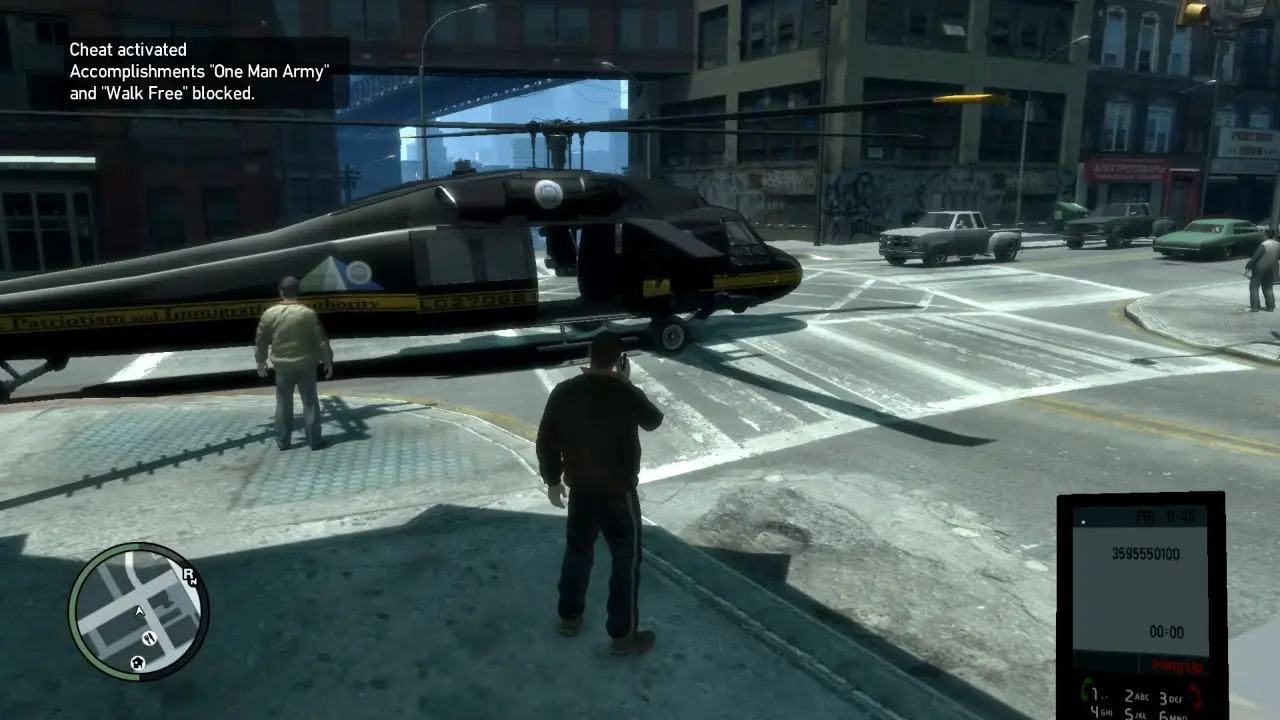This screenshot has height=720, width=1280.
Task: Click the restaurant fork-and-knife minimap icon
Action: [x=149, y=639]
